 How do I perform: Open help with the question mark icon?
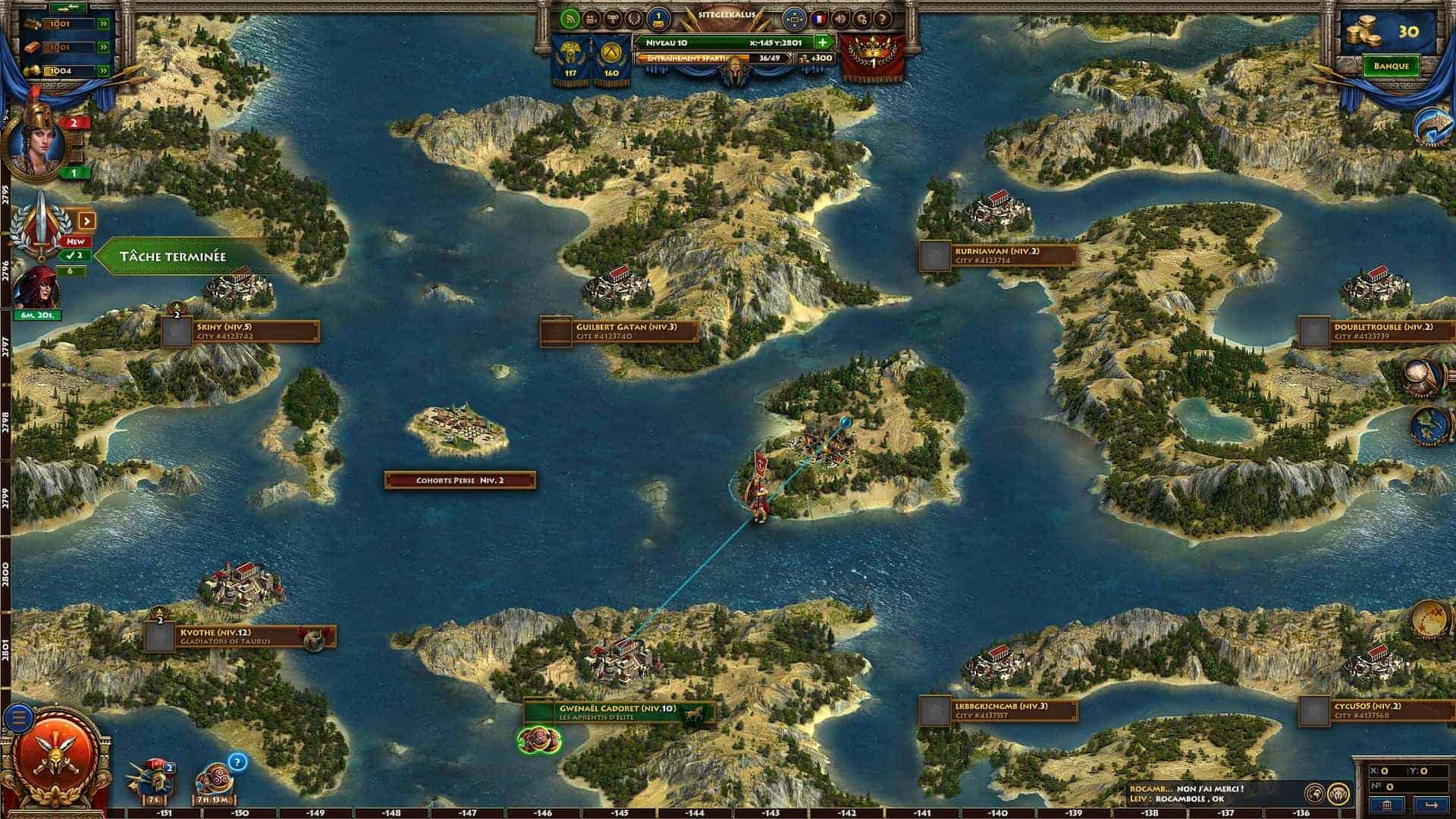pyautogui.click(x=882, y=18)
